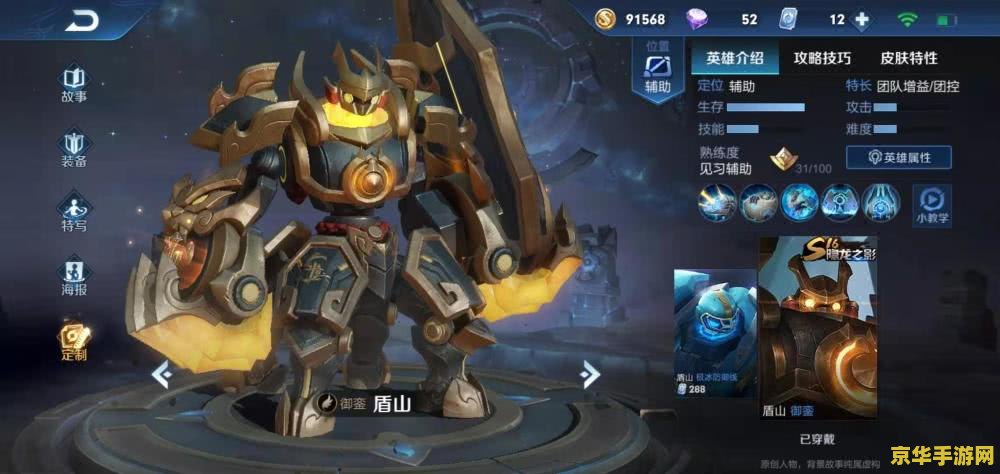Click the 辅助 position icon
This screenshot has width=1000, height=474.
657,70
